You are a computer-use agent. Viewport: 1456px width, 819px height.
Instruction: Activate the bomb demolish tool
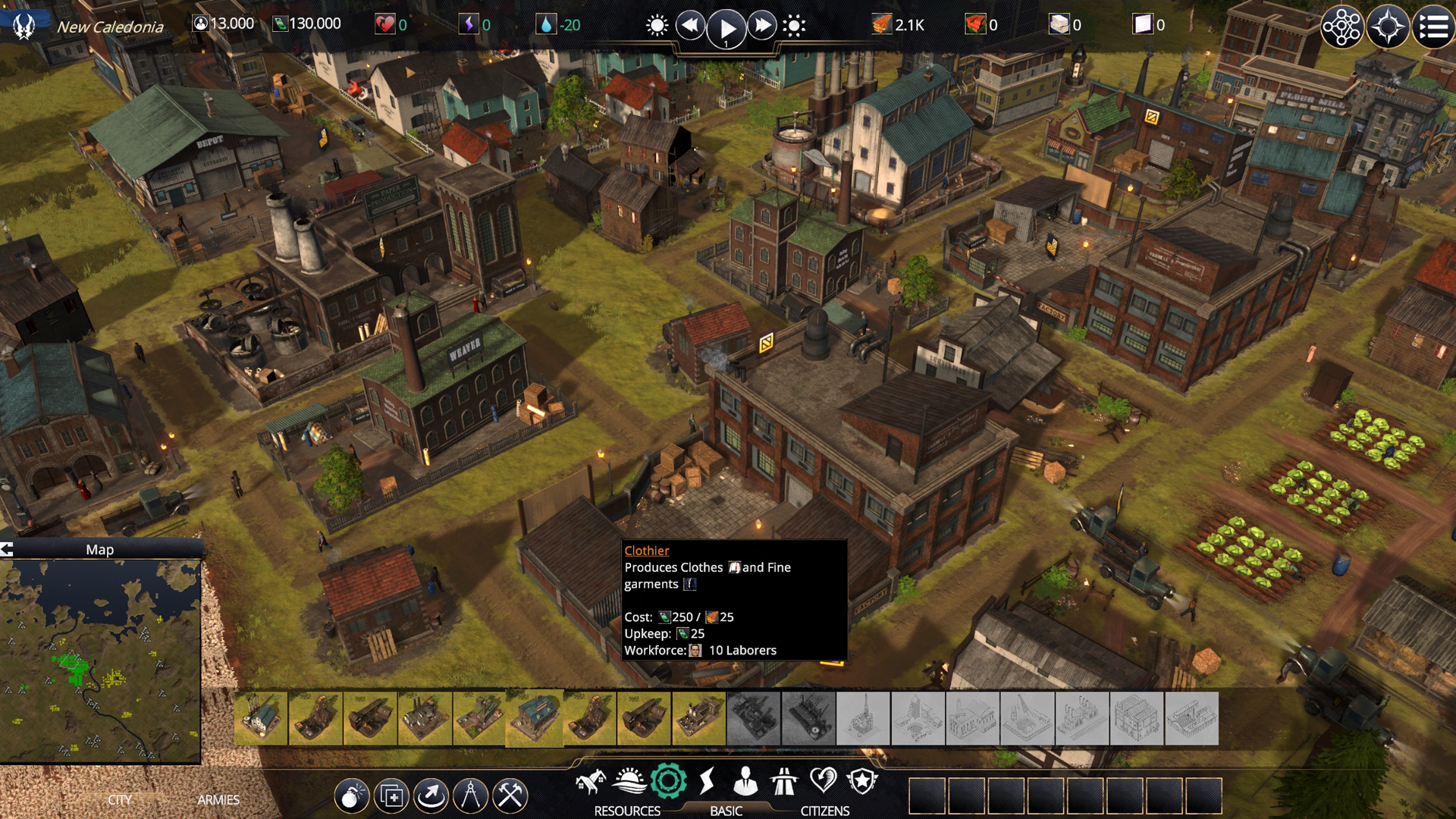(x=352, y=795)
